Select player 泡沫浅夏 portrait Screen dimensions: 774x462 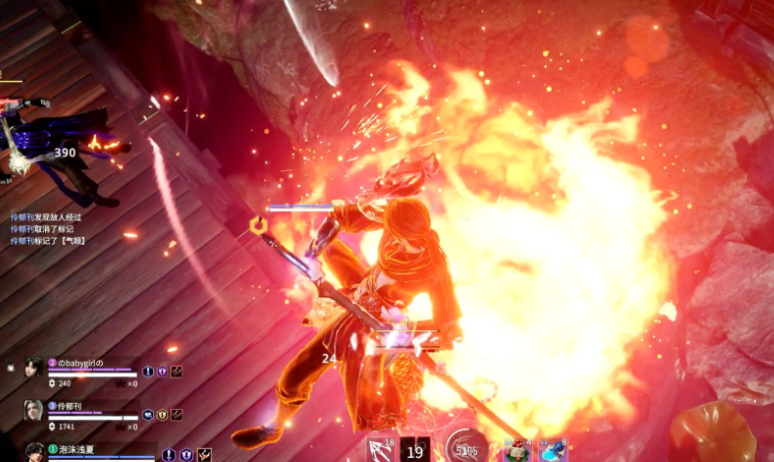click(33, 452)
